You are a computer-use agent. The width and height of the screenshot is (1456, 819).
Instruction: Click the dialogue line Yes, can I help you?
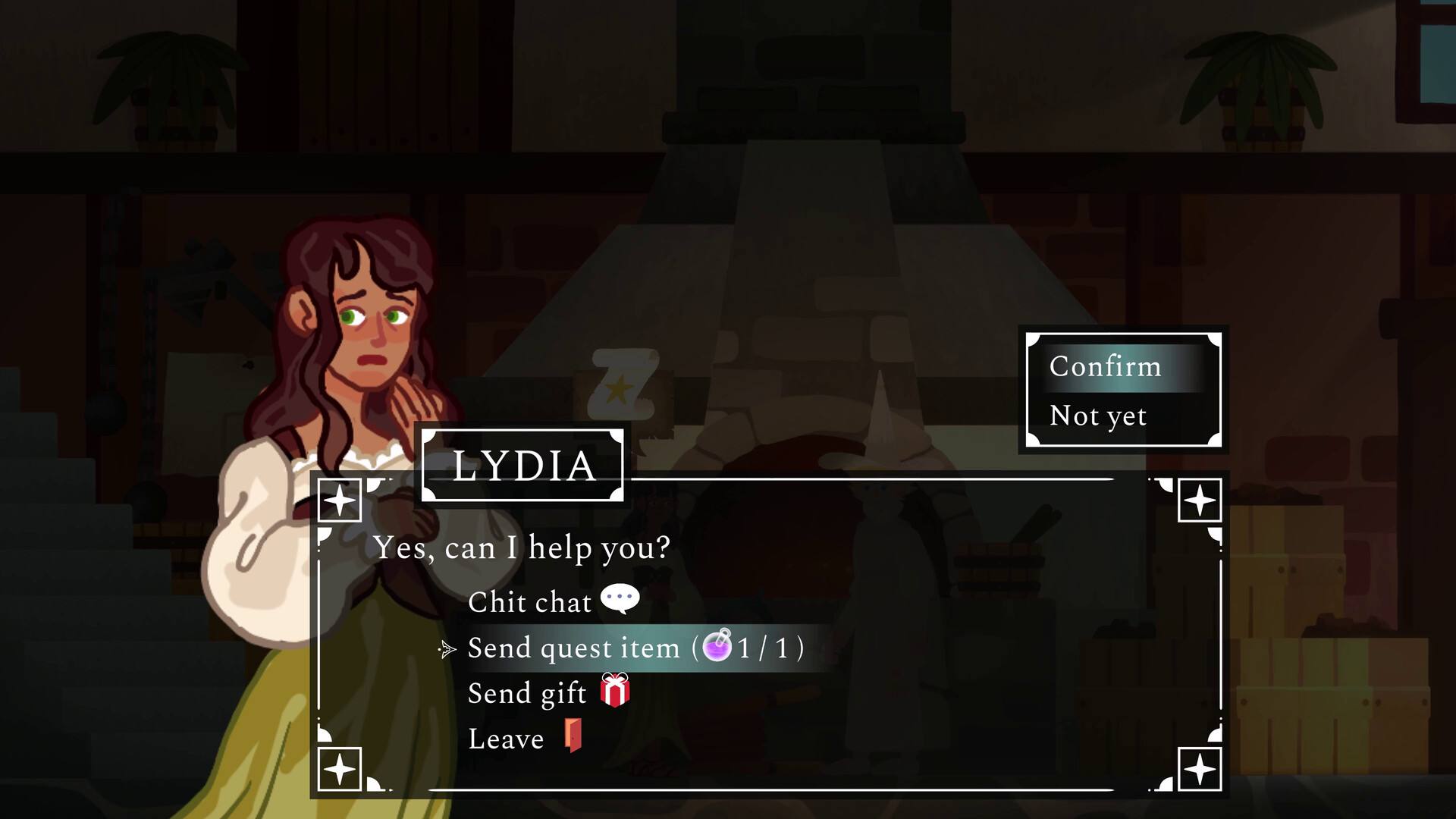click(x=522, y=547)
